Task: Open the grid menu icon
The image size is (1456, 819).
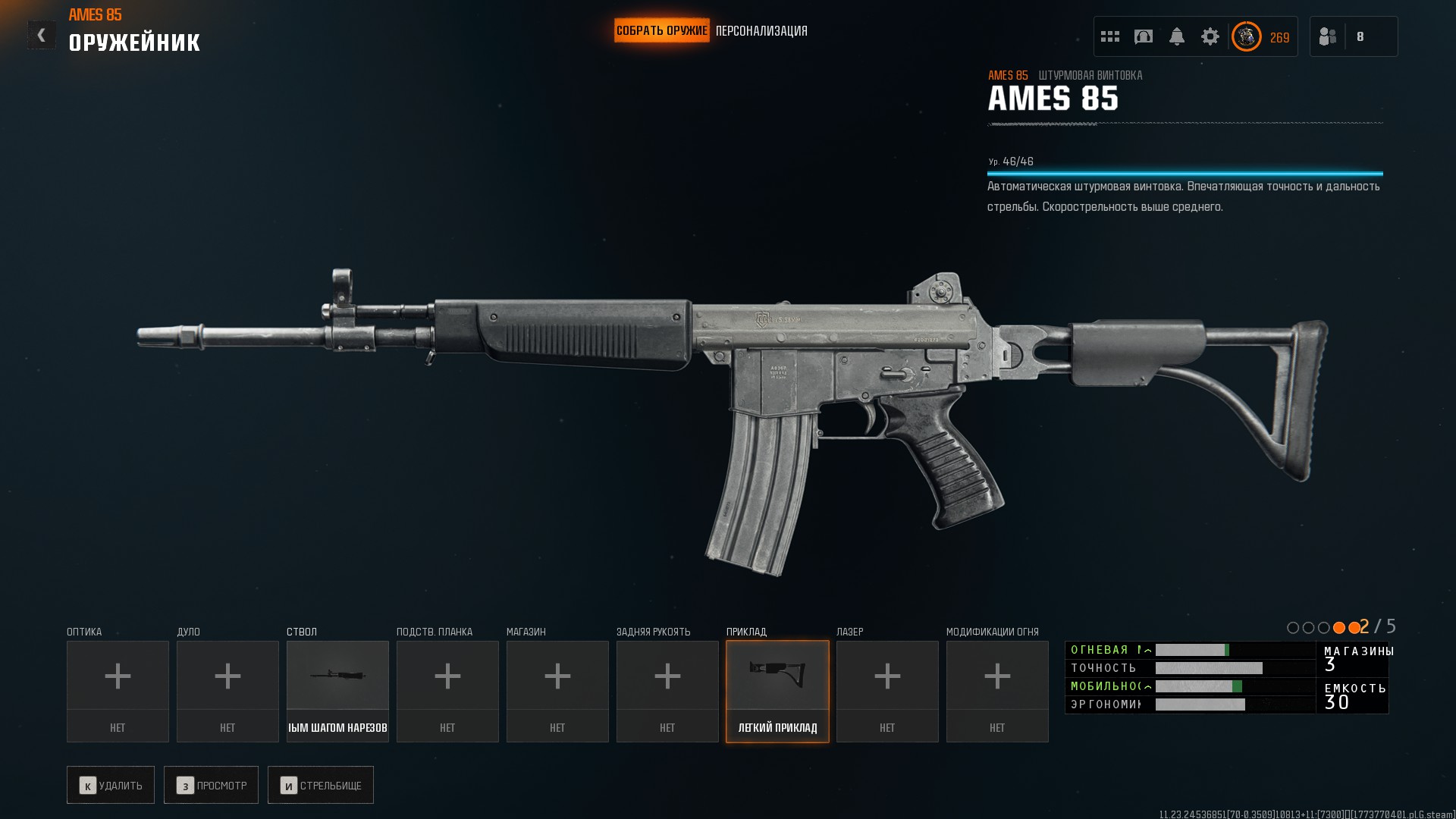Action: tap(1110, 36)
